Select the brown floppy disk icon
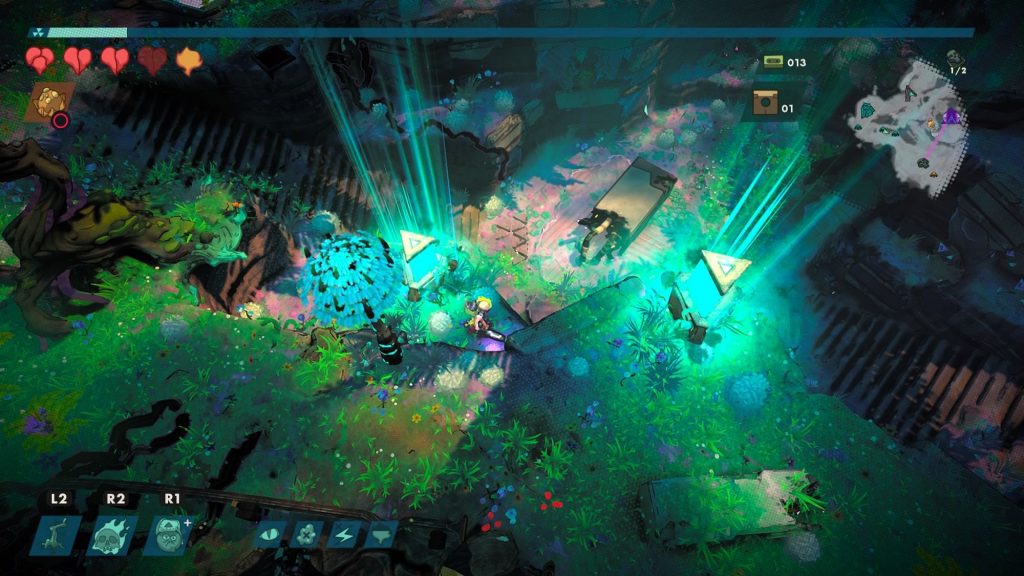 point(767,105)
